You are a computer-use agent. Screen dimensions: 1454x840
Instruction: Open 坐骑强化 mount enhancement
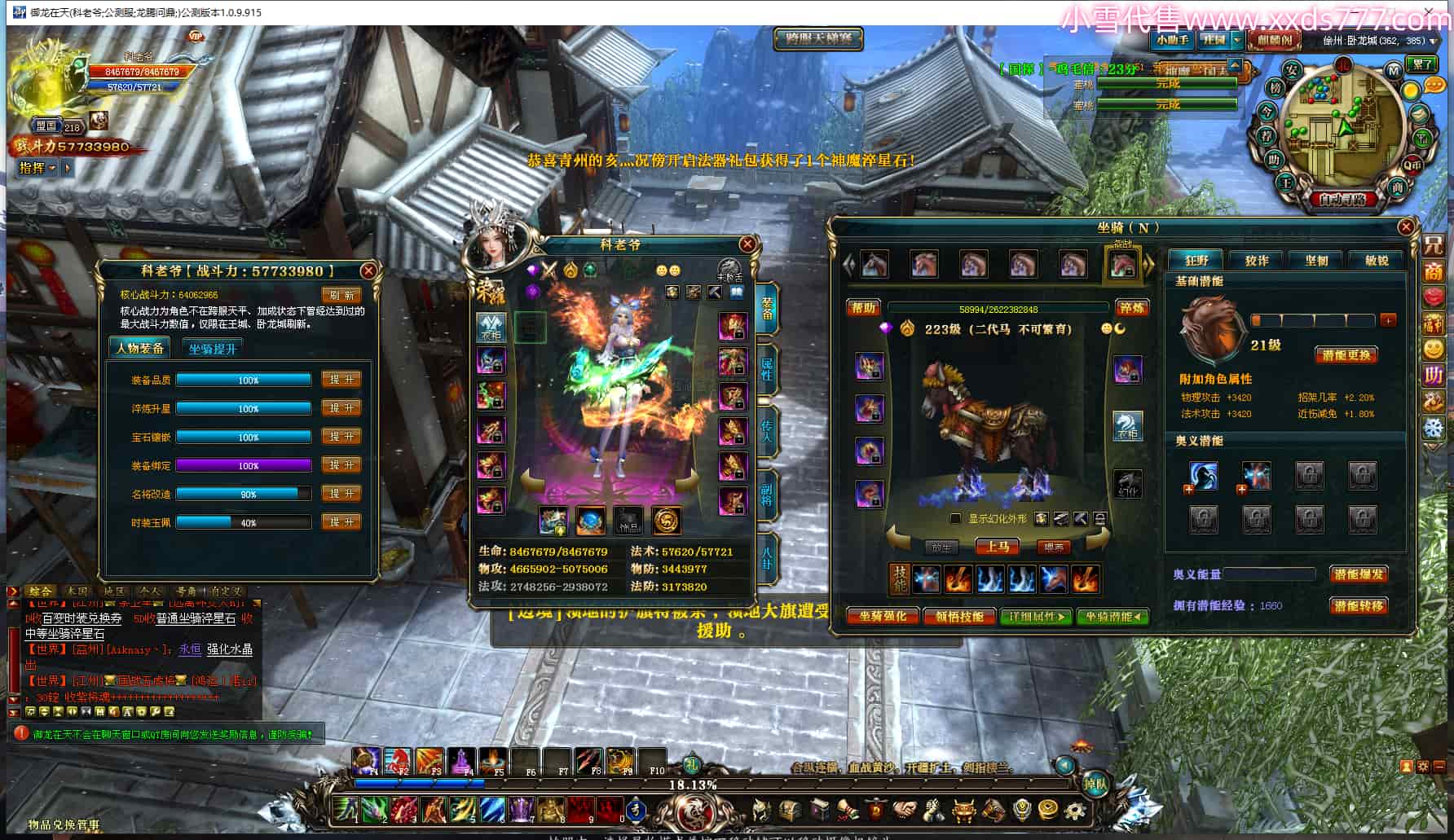(x=883, y=617)
